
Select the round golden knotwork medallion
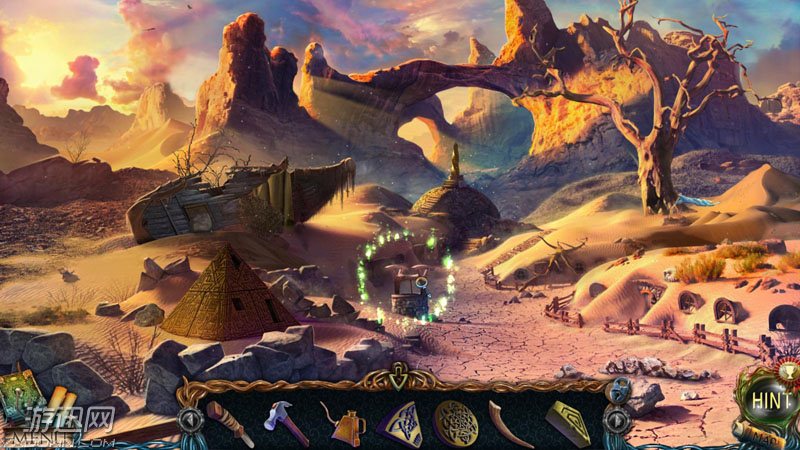point(455,422)
